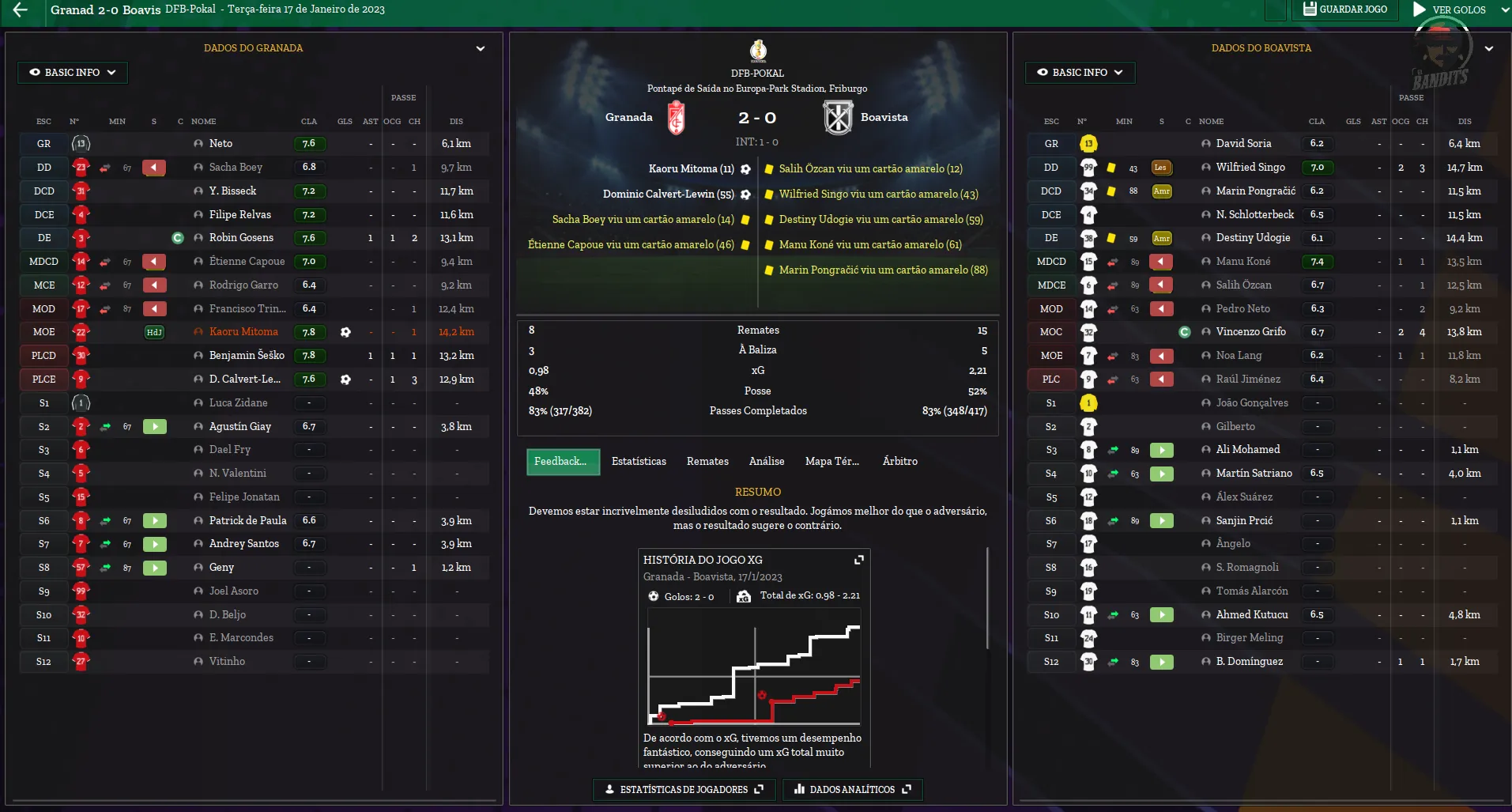1512x812 pixels.
Task: Open Estatísticas de Jogadores
Action: 684,789
